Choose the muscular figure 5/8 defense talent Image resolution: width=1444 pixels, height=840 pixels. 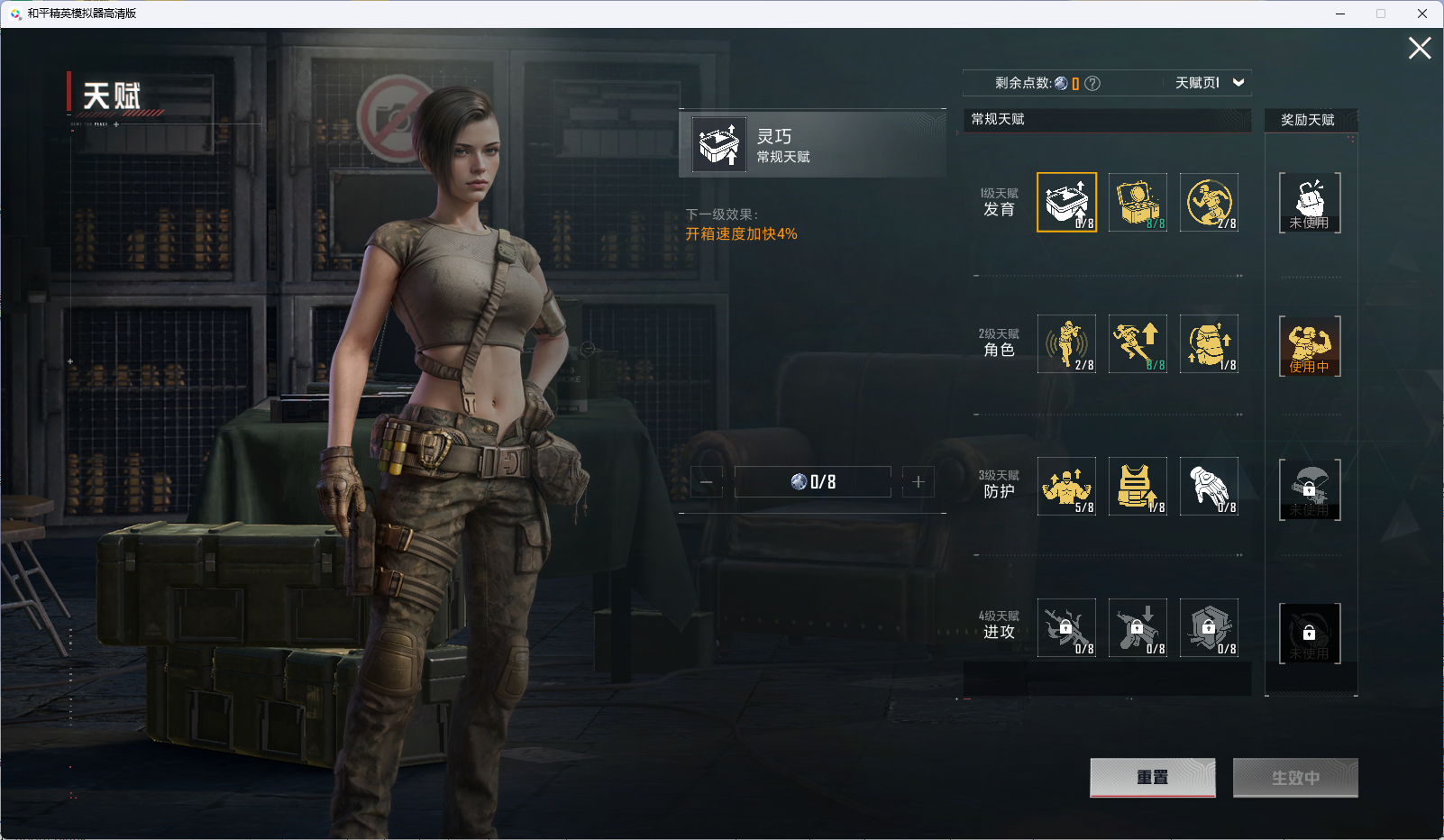pos(1066,486)
